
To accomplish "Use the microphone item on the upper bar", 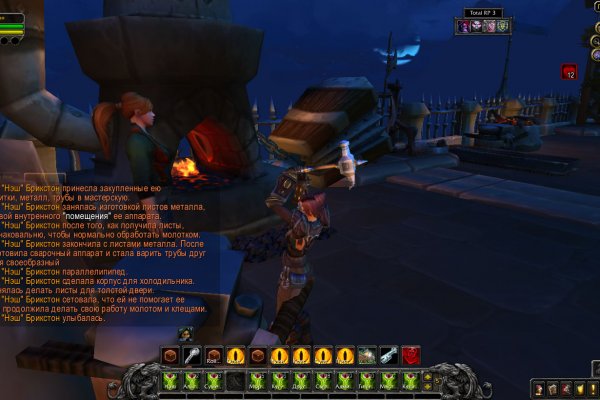I will pos(191,355).
